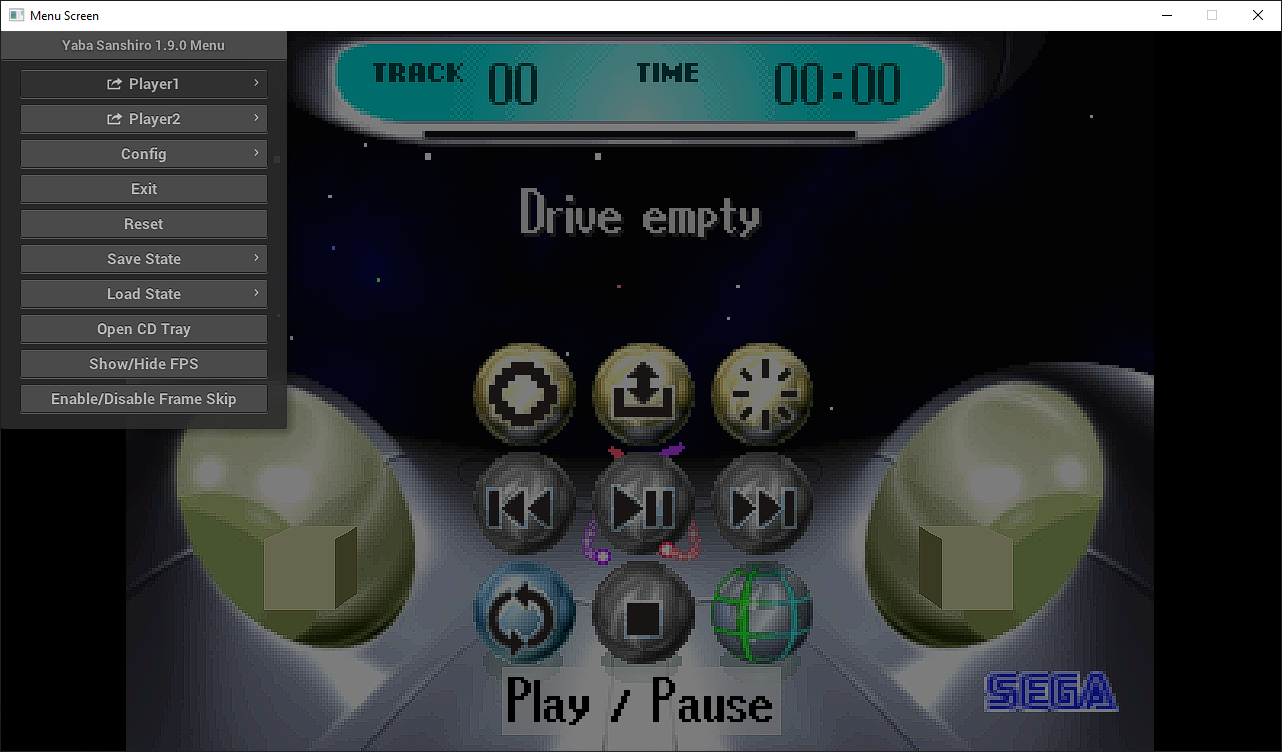The image size is (1282, 752).
Task: Skip to the previous track
Action: [x=524, y=506]
